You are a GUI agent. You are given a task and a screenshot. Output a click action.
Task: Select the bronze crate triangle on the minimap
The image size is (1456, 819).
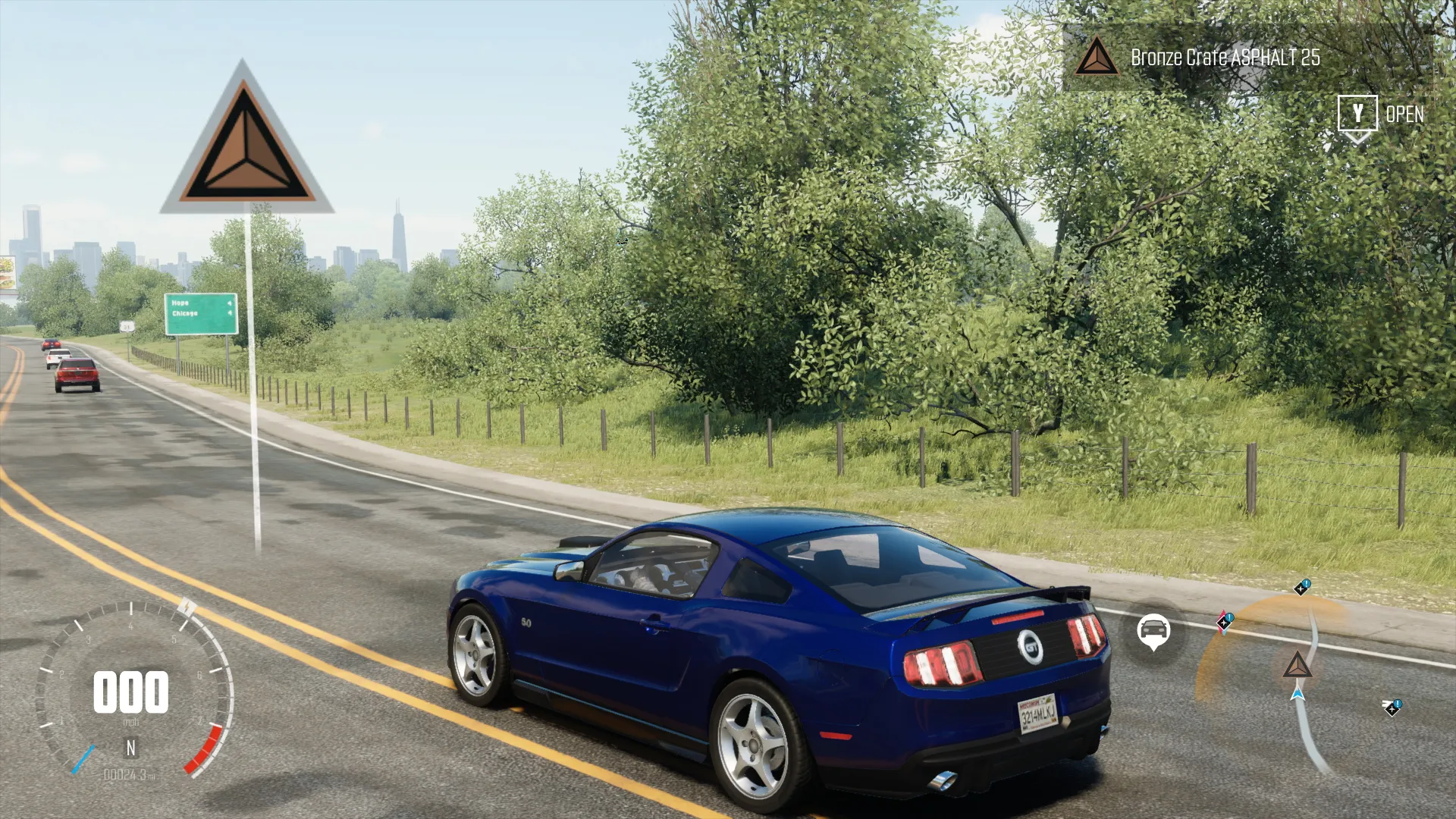(1297, 666)
